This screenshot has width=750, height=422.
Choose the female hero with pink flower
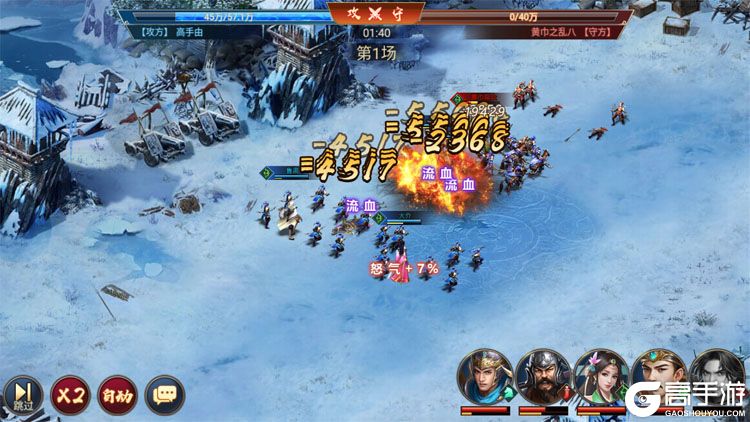601,376
